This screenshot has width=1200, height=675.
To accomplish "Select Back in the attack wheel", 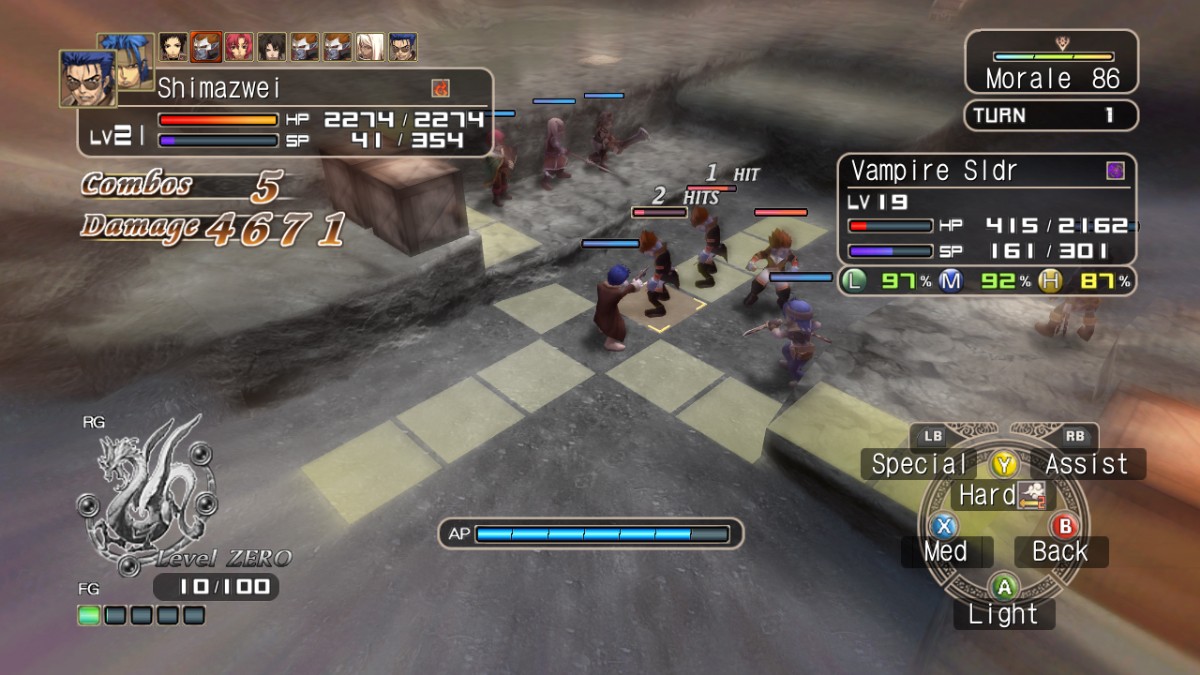I will (x=1060, y=551).
